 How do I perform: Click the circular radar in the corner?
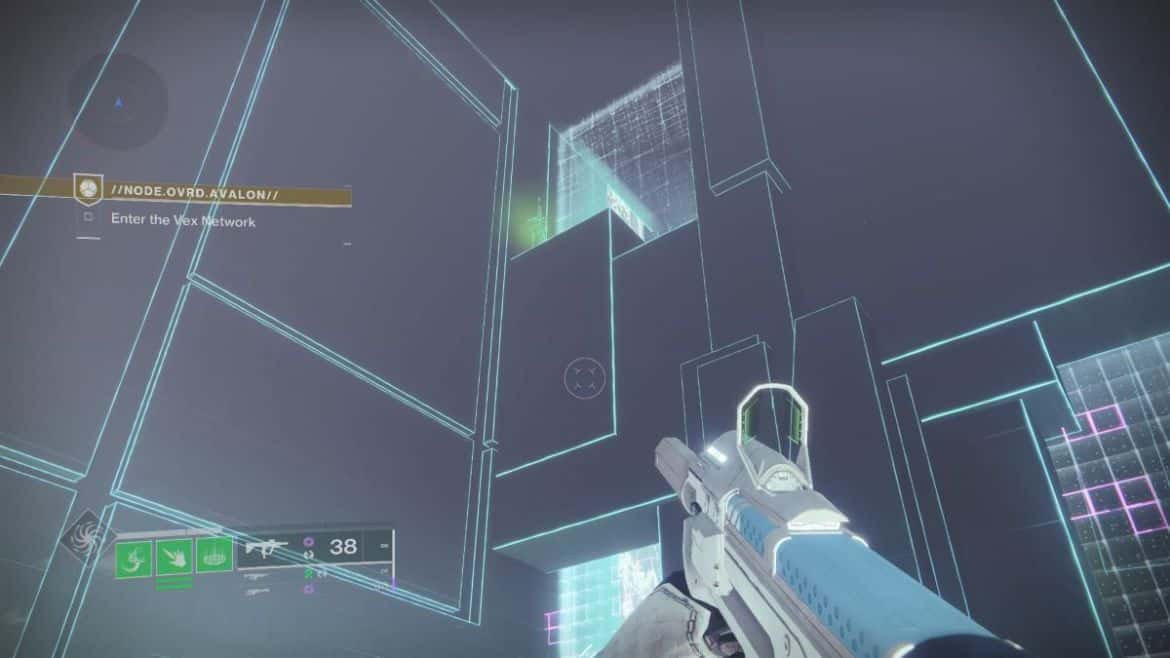tap(118, 100)
